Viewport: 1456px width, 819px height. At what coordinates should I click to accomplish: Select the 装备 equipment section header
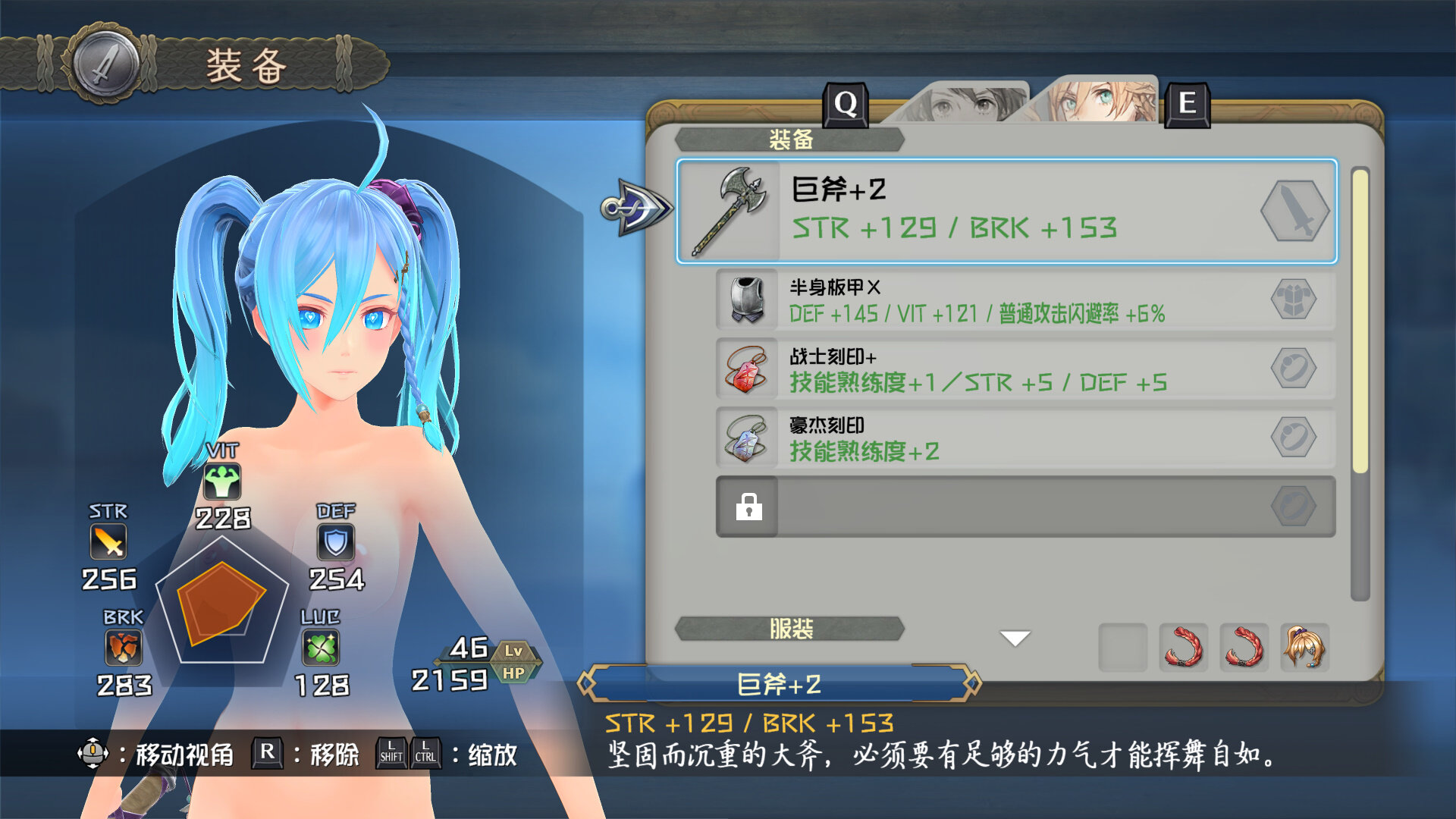coord(790,140)
